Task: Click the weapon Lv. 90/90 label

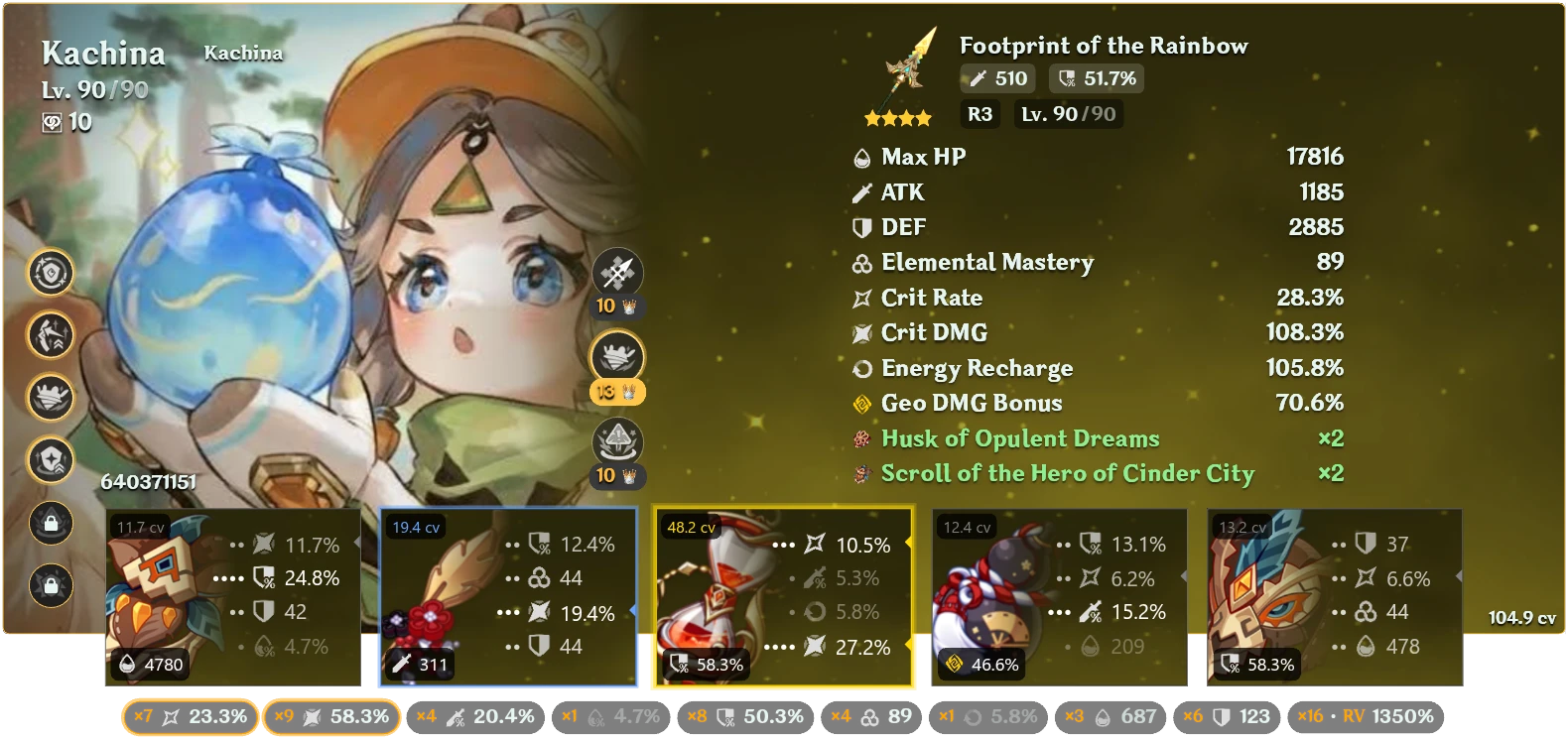Action: click(1068, 114)
